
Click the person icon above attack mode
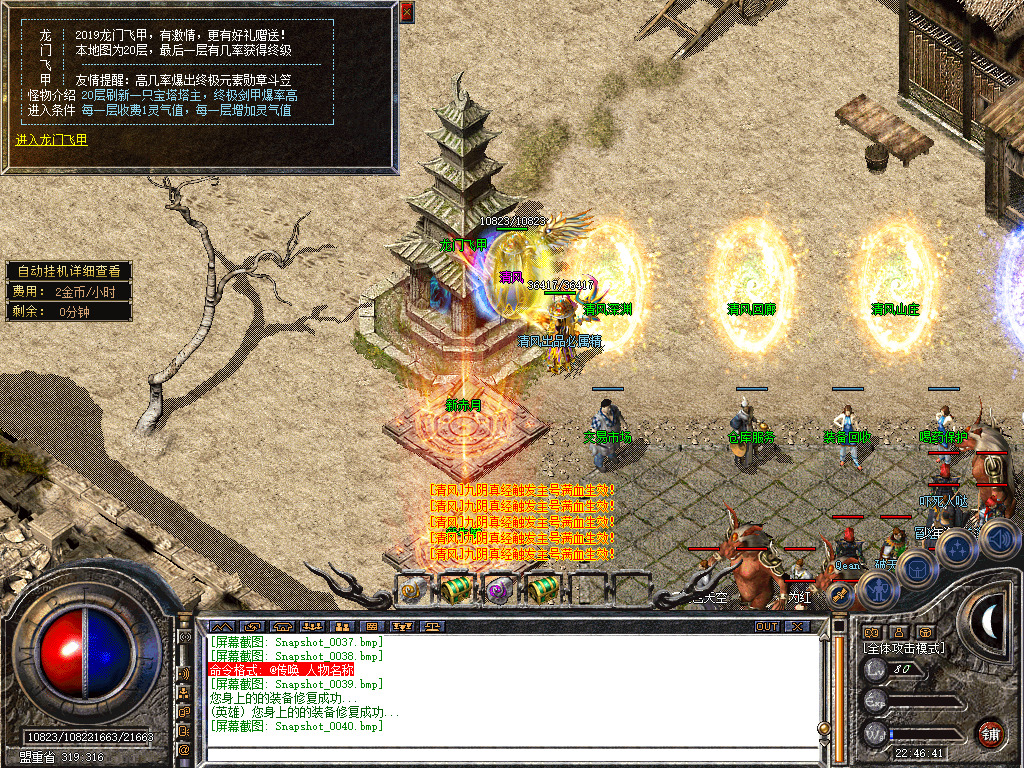[x=898, y=632]
